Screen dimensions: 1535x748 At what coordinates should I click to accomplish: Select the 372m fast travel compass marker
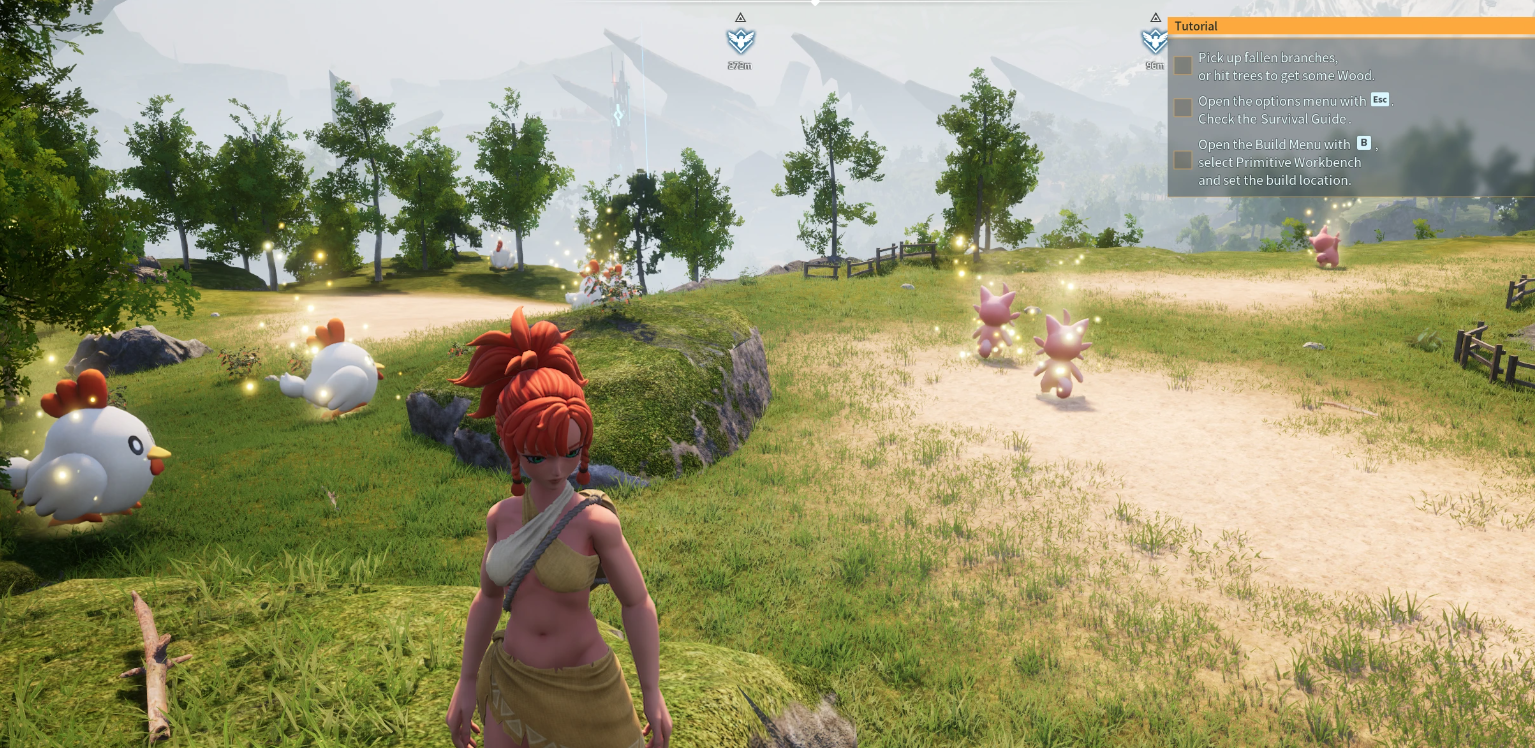tap(740, 41)
